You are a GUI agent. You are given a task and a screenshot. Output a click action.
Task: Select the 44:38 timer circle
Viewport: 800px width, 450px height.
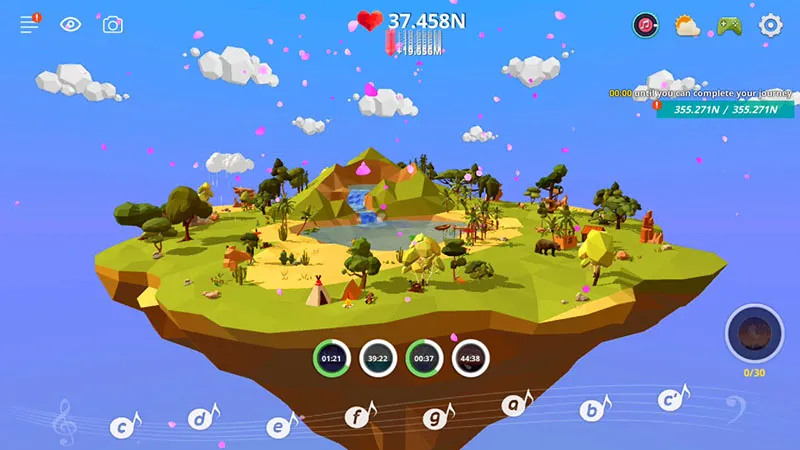pyautogui.click(x=470, y=358)
